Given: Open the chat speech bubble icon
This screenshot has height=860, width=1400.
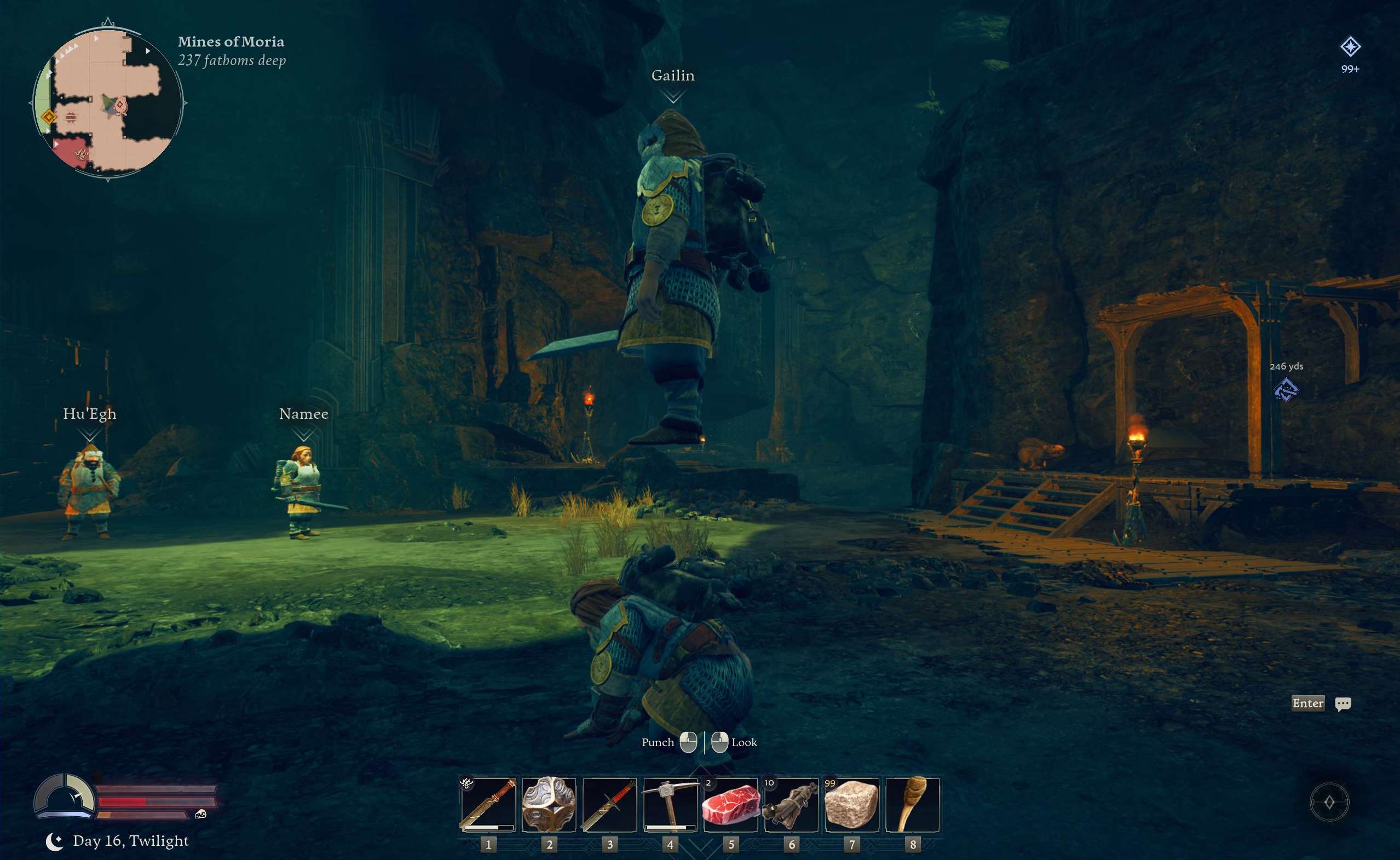Looking at the screenshot, I should (1343, 703).
